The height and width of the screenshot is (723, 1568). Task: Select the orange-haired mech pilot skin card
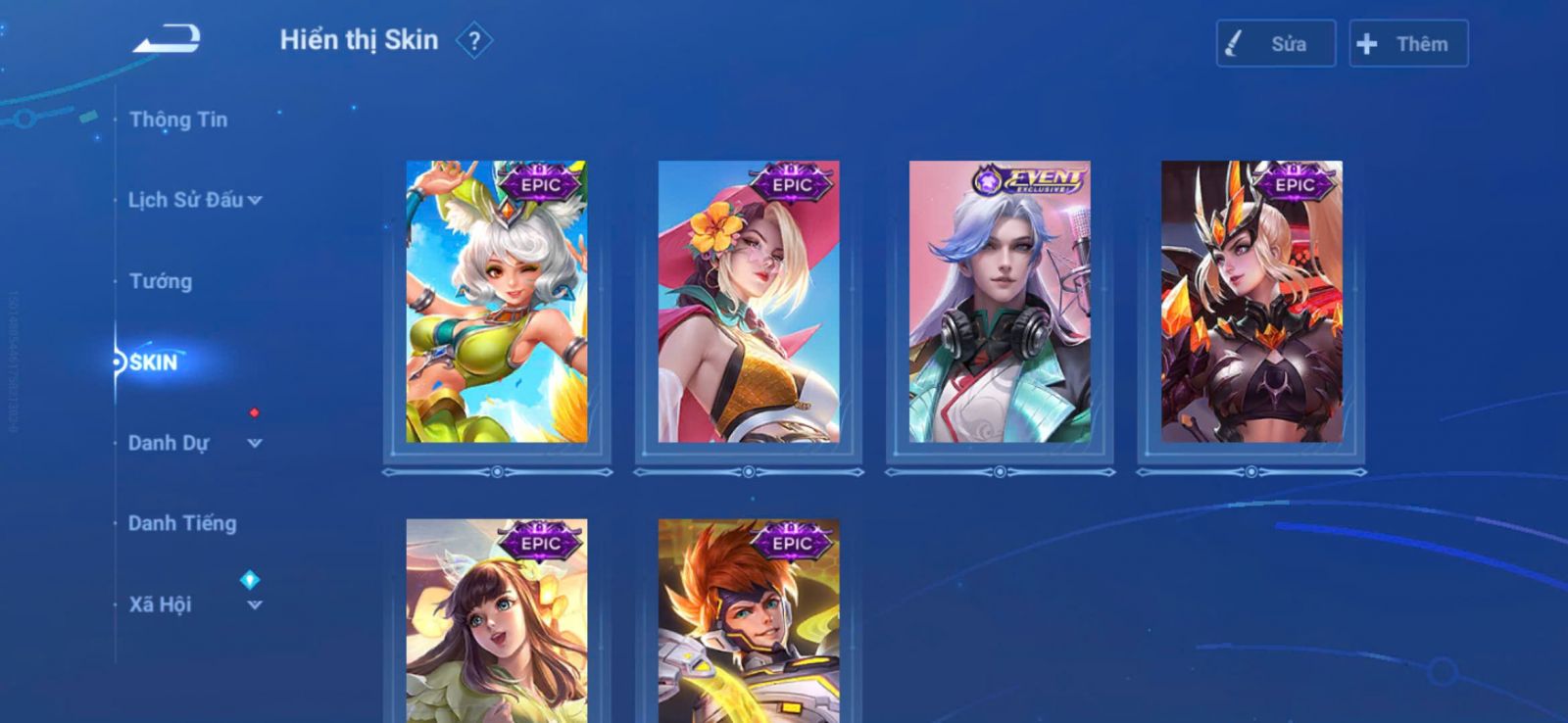(x=749, y=621)
